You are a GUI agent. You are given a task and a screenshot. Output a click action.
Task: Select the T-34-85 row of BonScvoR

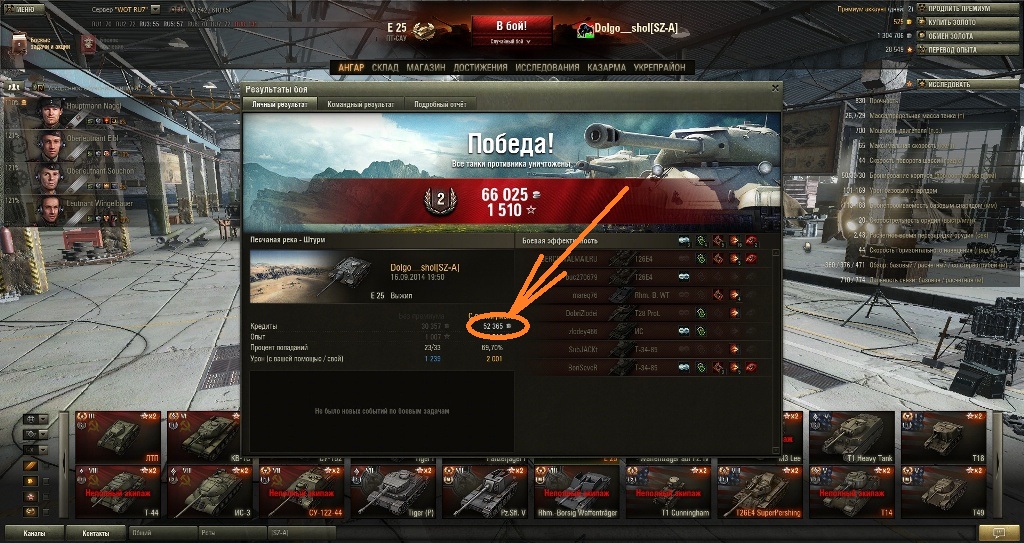click(647, 367)
